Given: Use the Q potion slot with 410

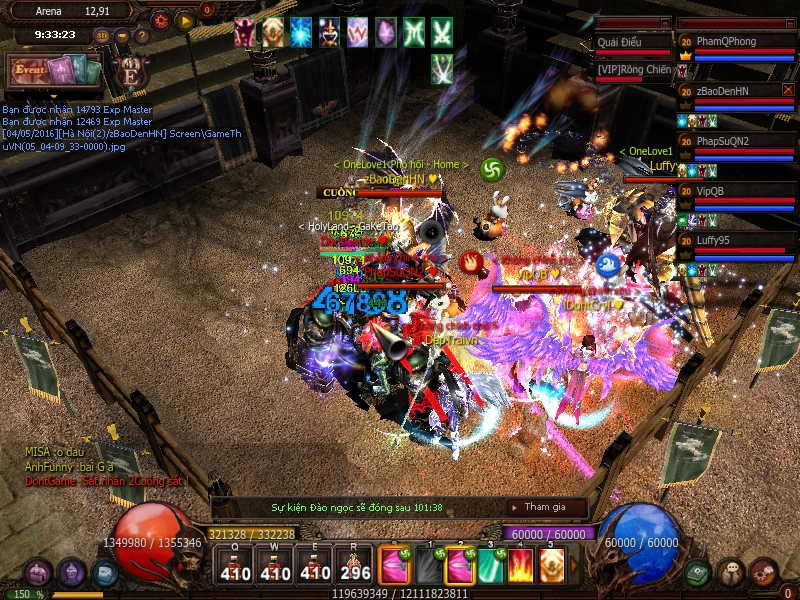Looking at the screenshot, I should (235, 566).
